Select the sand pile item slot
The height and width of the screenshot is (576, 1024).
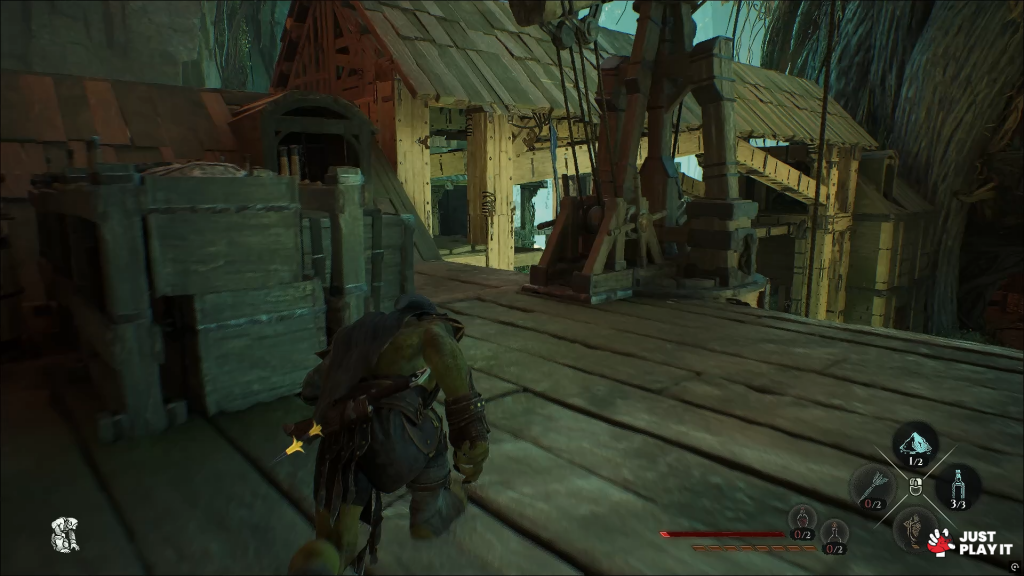pyautogui.click(x=914, y=443)
